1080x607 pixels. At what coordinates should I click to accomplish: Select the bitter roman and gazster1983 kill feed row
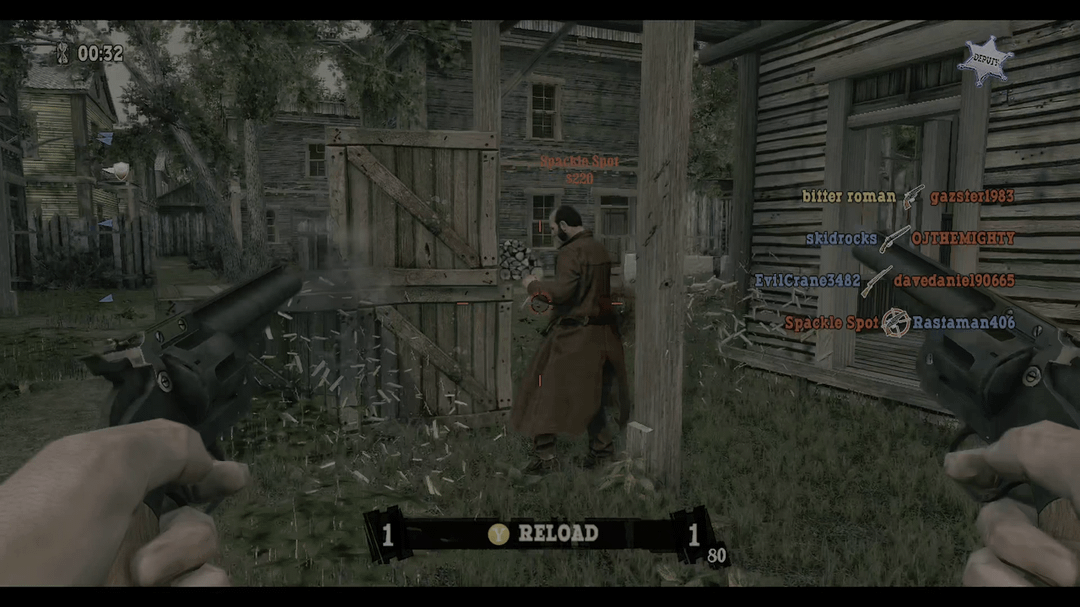tap(908, 197)
